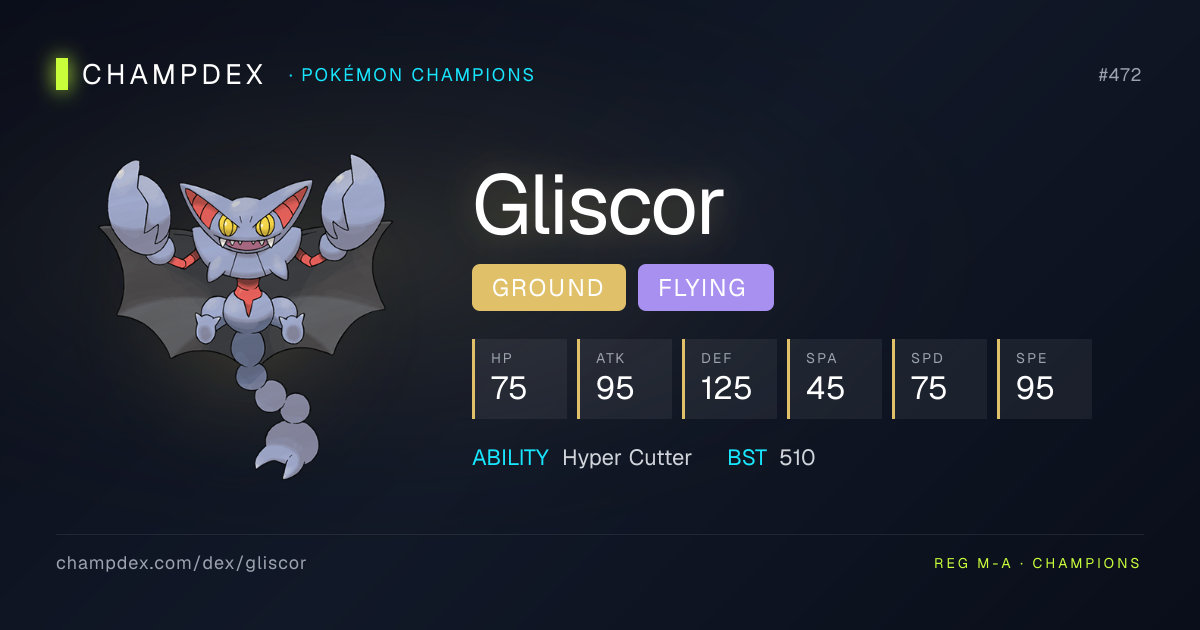Viewport: 1200px width, 630px height.
Task: Follow the champdex.com/dex/gliscor link
Action: pos(181,563)
